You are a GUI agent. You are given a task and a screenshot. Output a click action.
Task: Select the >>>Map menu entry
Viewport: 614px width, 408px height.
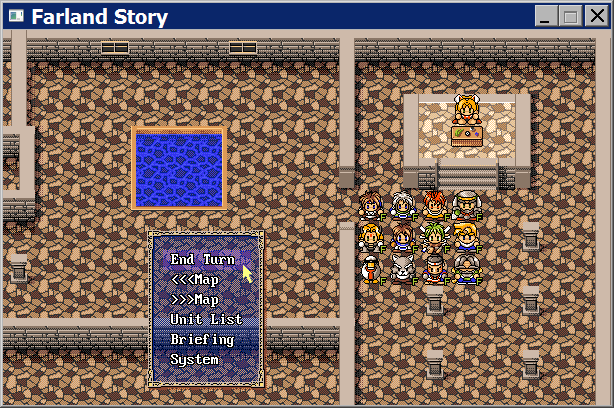pyautogui.click(x=195, y=300)
